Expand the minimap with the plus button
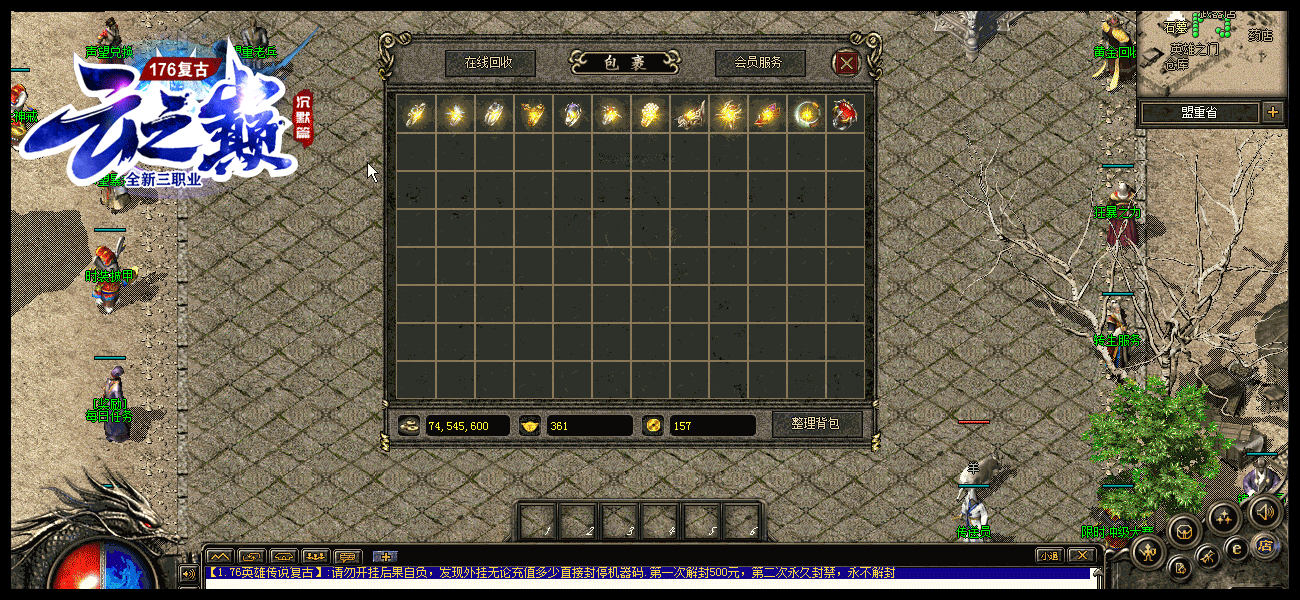 [x=1272, y=112]
